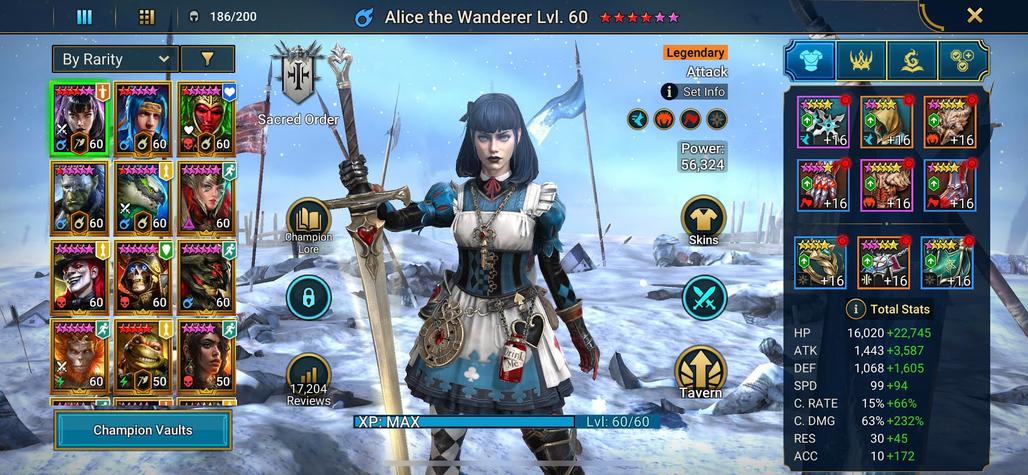Open the champion filter funnel
Image resolution: width=1028 pixels, height=475 pixels.
coord(207,59)
